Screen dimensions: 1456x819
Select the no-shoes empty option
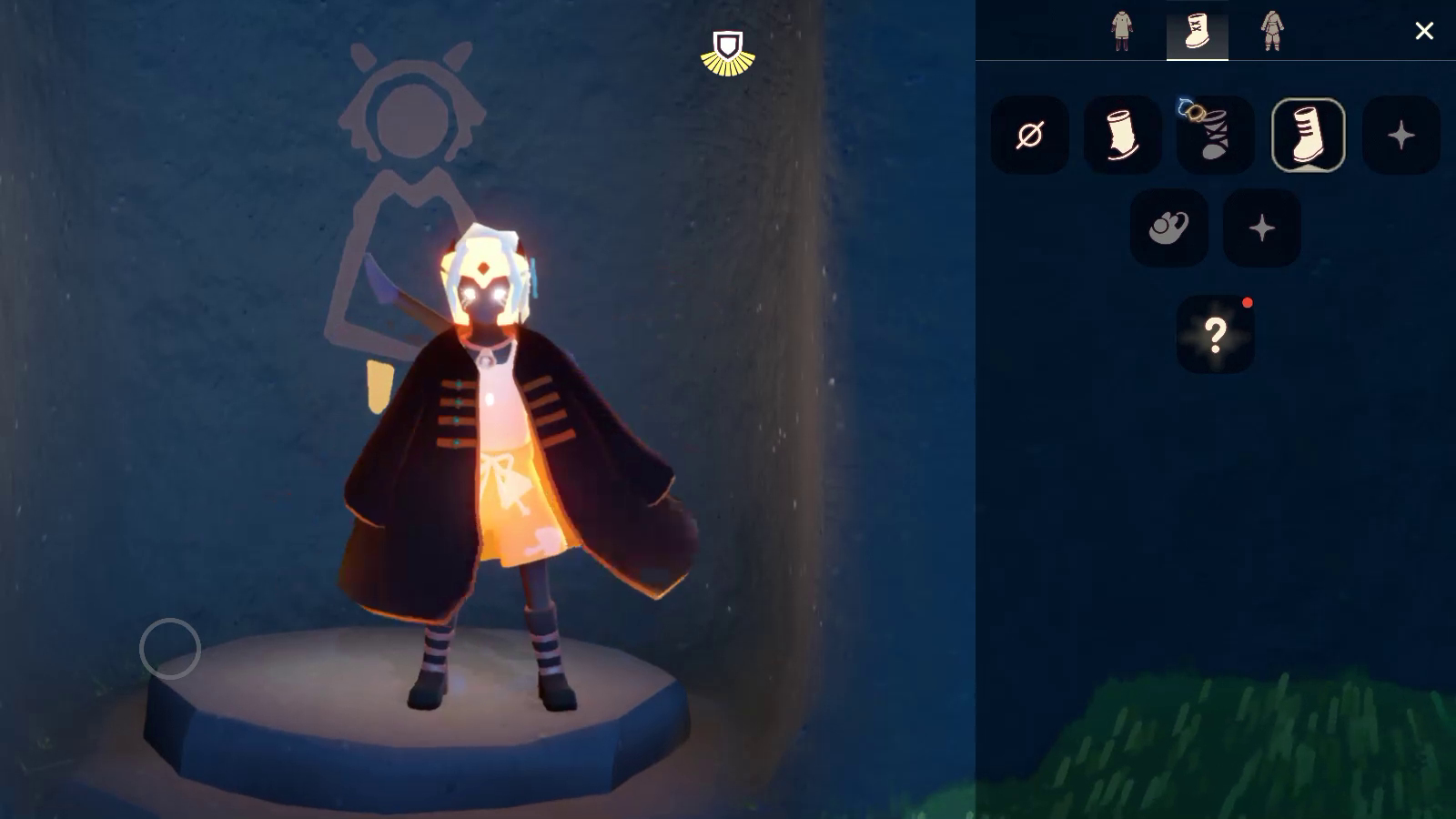(x=1030, y=136)
